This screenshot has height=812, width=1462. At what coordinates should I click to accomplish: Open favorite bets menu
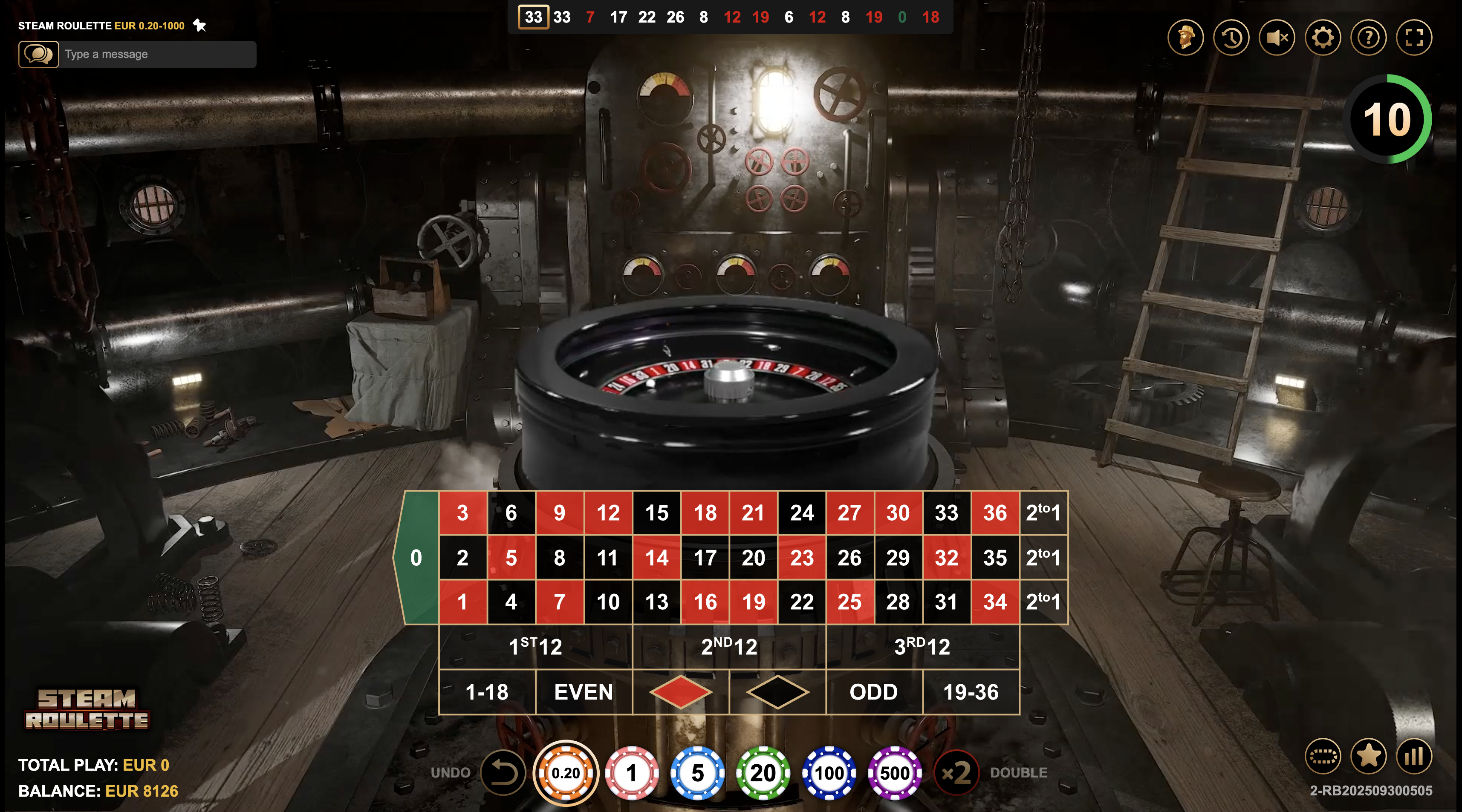(1370, 757)
